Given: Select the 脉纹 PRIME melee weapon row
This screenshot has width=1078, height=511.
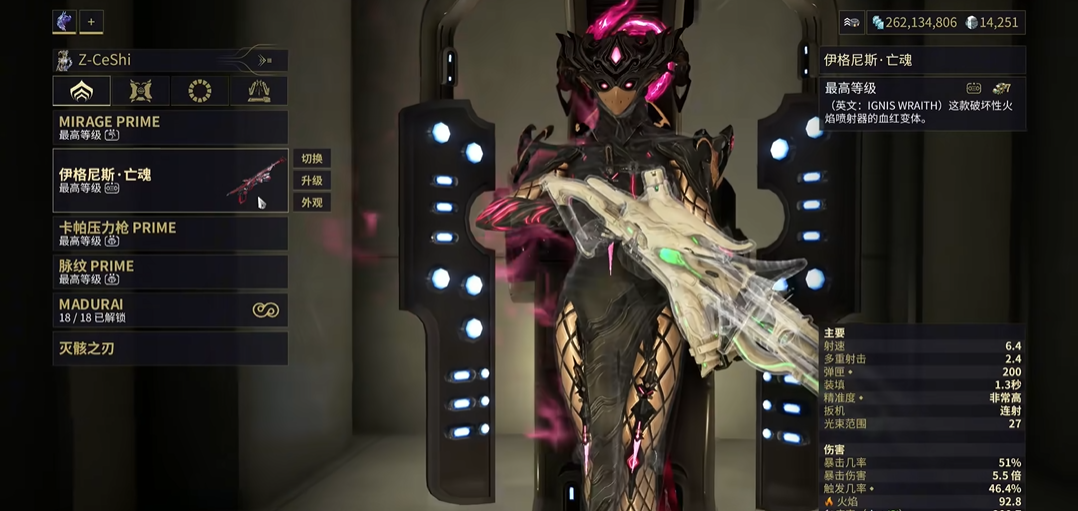Looking at the screenshot, I should pos(170,271).
